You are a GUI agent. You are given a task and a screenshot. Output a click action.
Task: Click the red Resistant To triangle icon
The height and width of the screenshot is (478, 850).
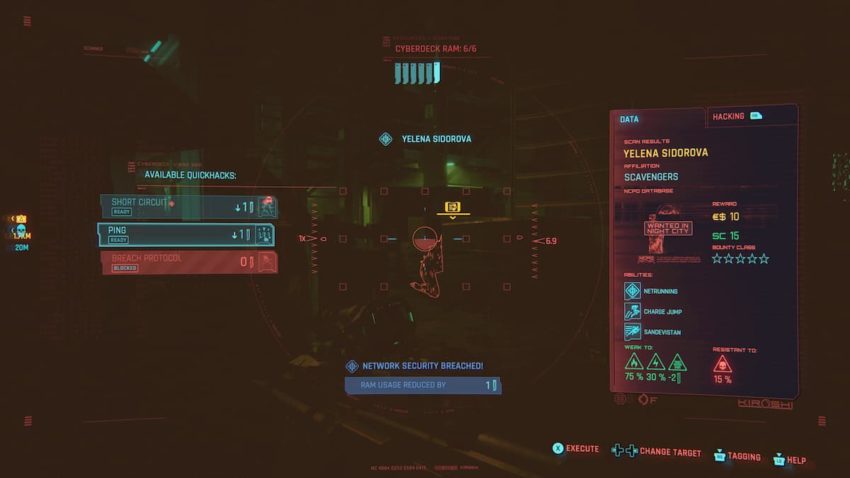pos(723,363)
